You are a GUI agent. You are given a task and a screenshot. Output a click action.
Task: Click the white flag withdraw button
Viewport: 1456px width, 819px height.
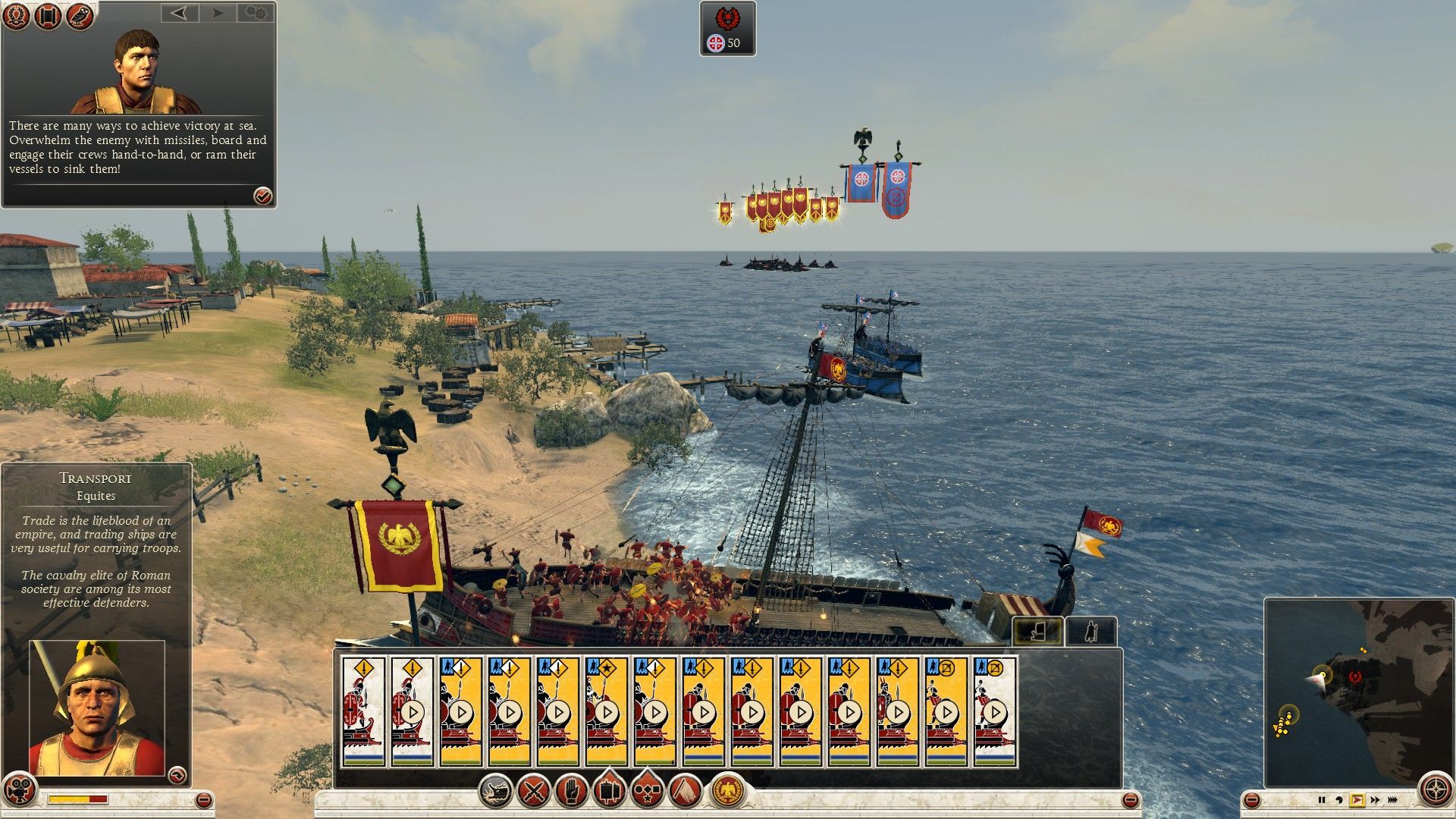click(x=685, y=792)
